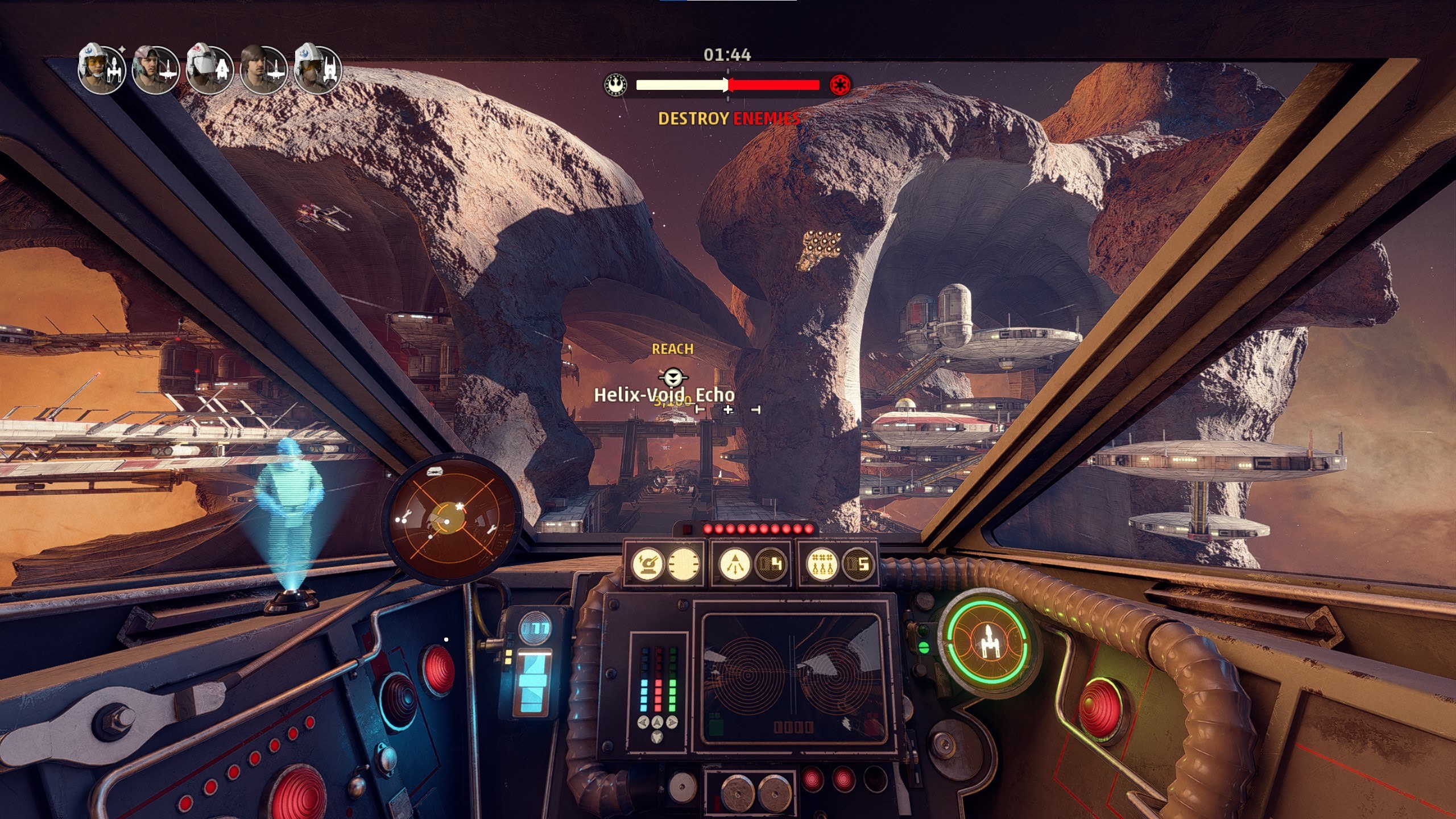
Task: Click the blue throttle speed gauge
Action: coord(535,680)
